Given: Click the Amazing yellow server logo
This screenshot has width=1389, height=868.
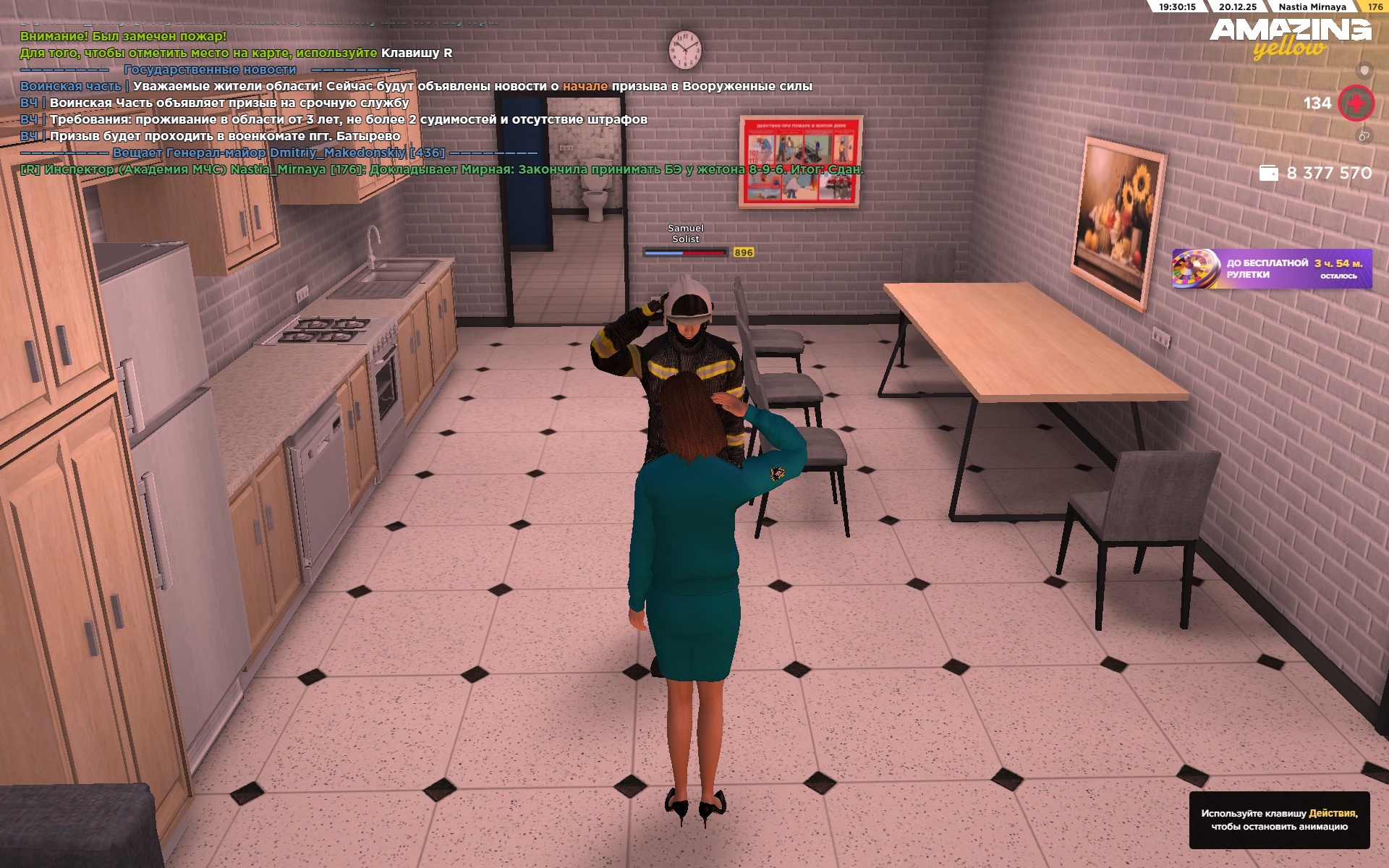Looking at the screenshot, I should click(x=1290, y=37).
